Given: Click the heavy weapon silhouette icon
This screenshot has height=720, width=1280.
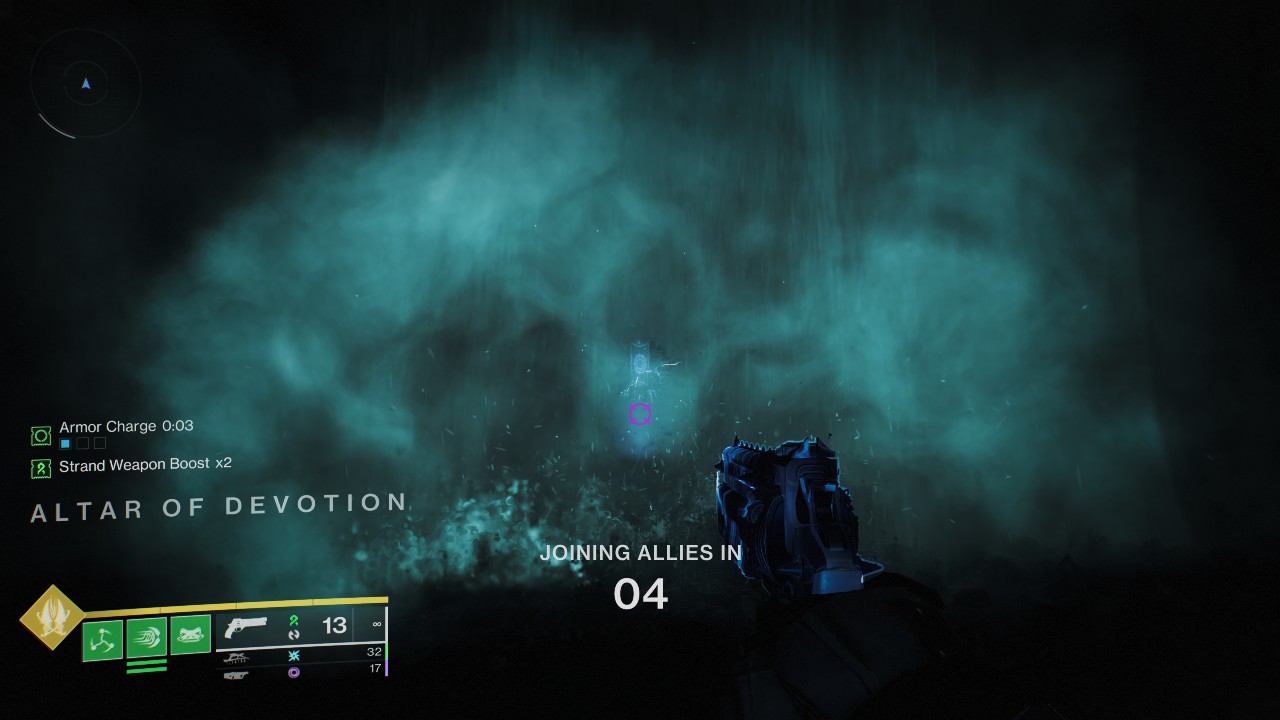Looking at the screenshot, I should tap(235, 674).
